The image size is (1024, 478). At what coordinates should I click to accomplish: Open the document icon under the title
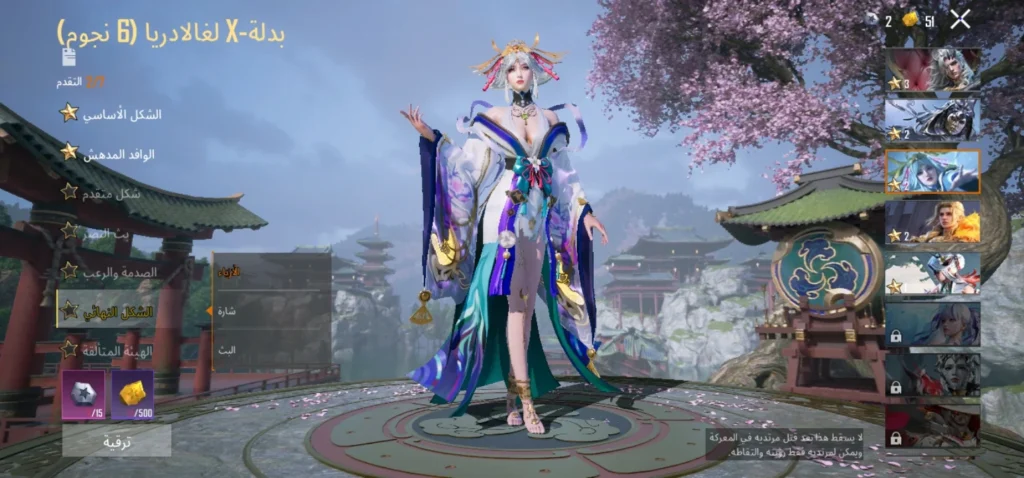[x=68, y=56]
